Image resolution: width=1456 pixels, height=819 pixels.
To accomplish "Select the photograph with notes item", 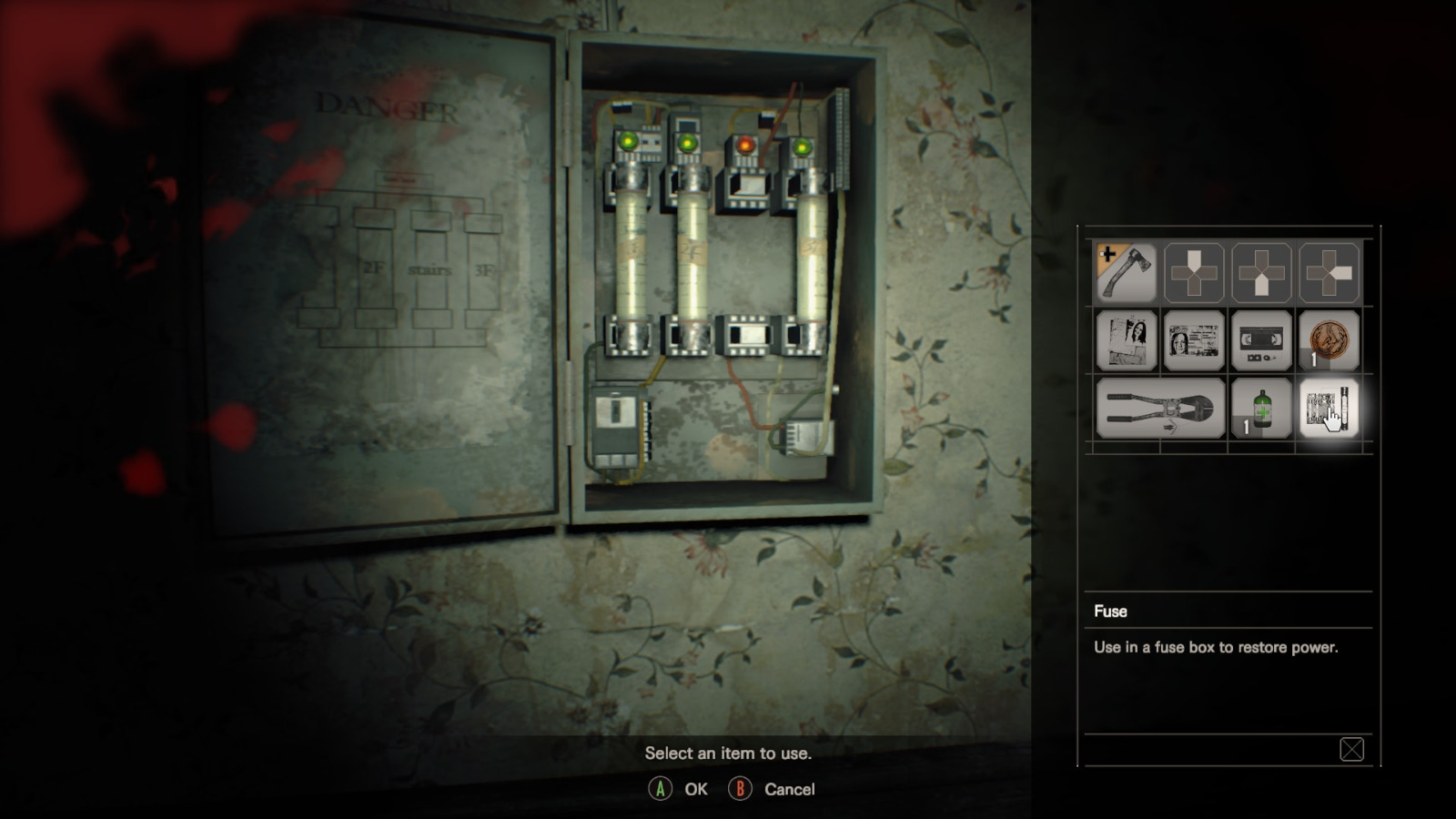I will (1126, 340).
